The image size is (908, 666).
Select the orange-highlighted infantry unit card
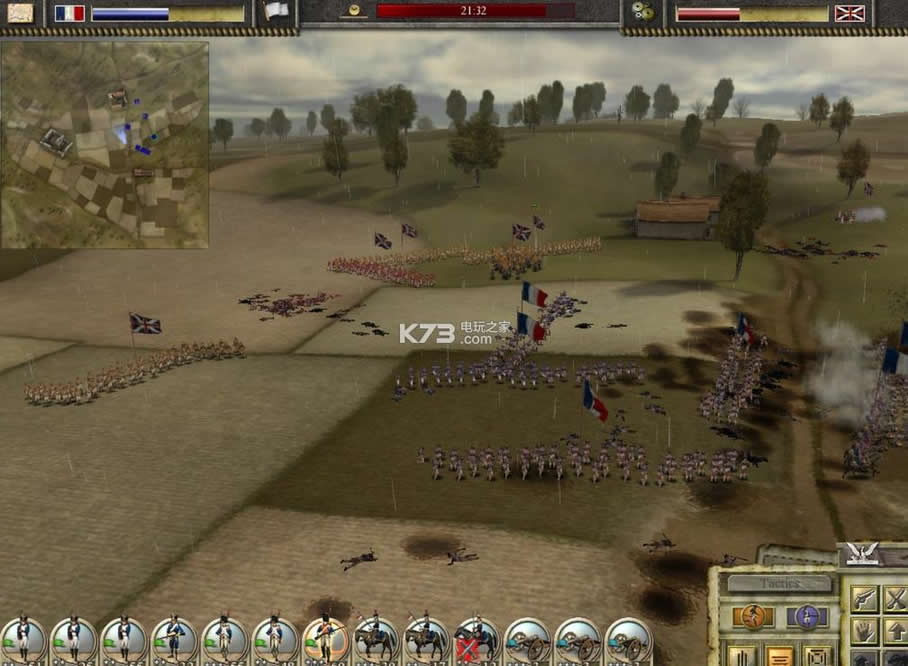325,640
